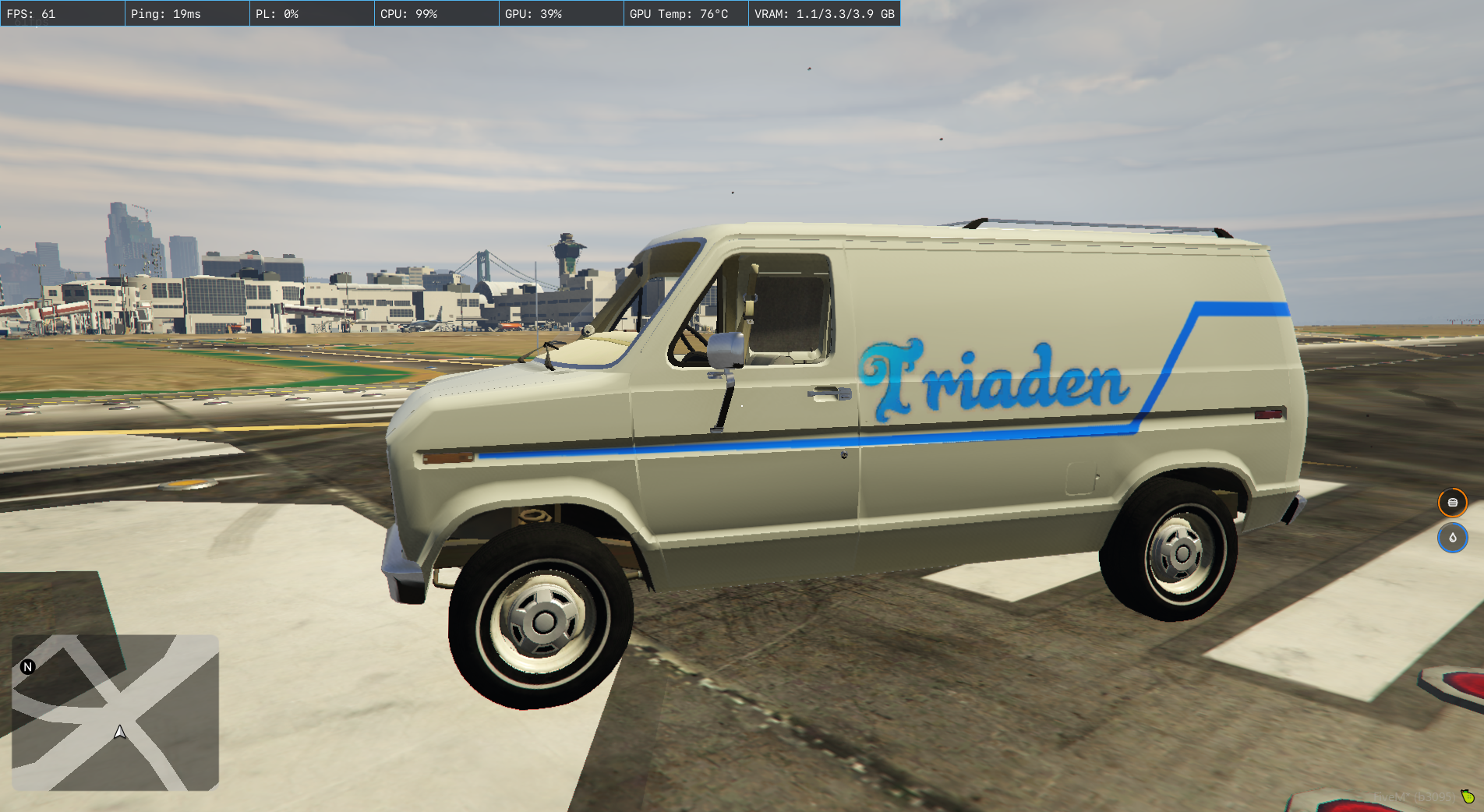This screenshot has width=1484, height=812.
Task: Click the green pear icon beside FiveM watermark
Action: click(1468, 796)
